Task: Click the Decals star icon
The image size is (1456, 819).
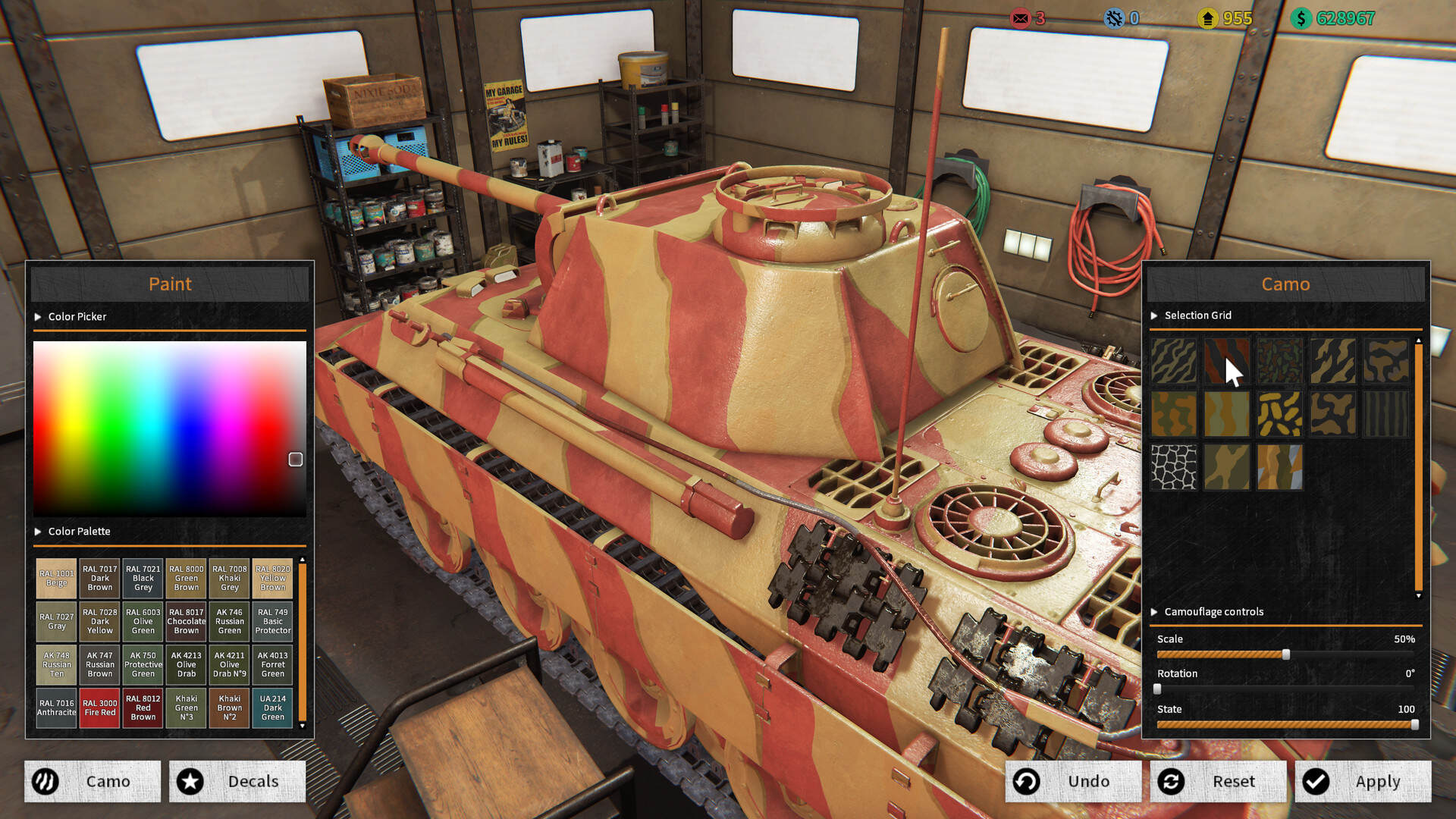Action: [190, 781]
